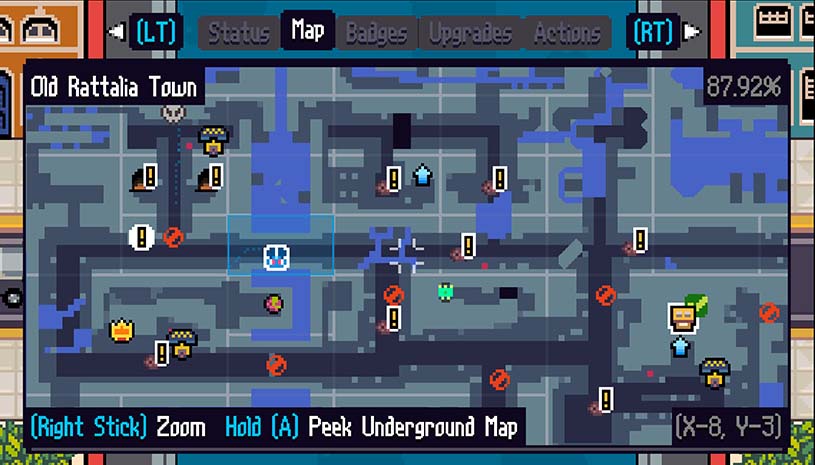The image size is (815, 465).
Task: Show the Actions tab
Action: tap(566, 33)
